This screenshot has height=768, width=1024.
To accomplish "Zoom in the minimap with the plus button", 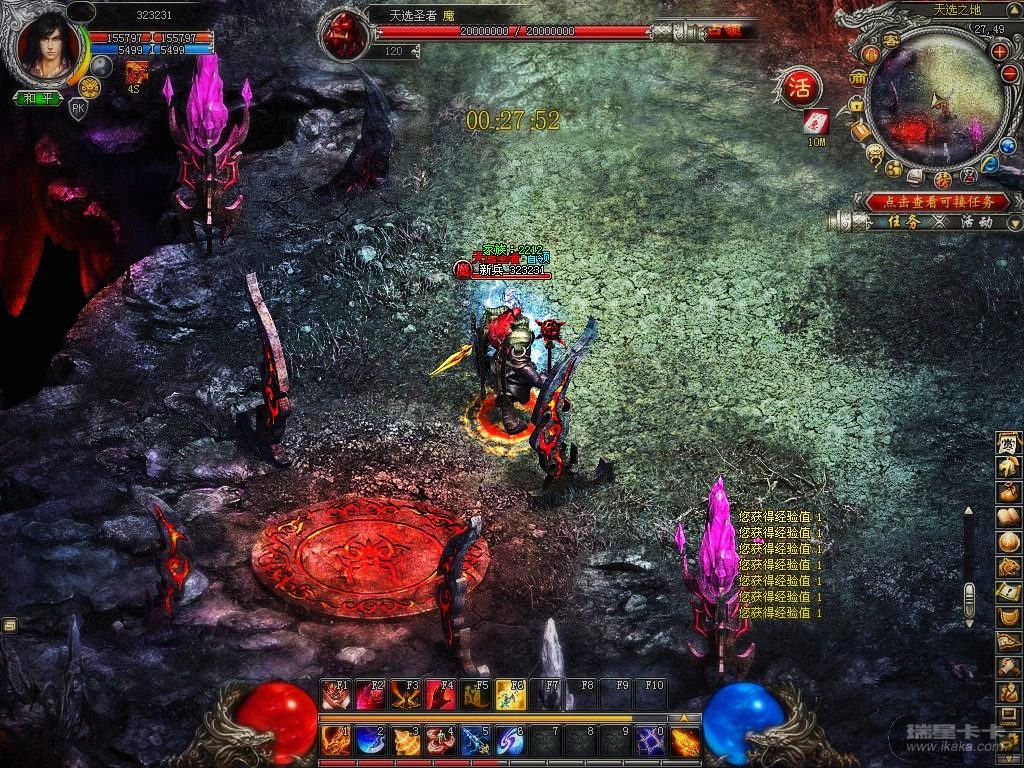I will tap(999, 49).
